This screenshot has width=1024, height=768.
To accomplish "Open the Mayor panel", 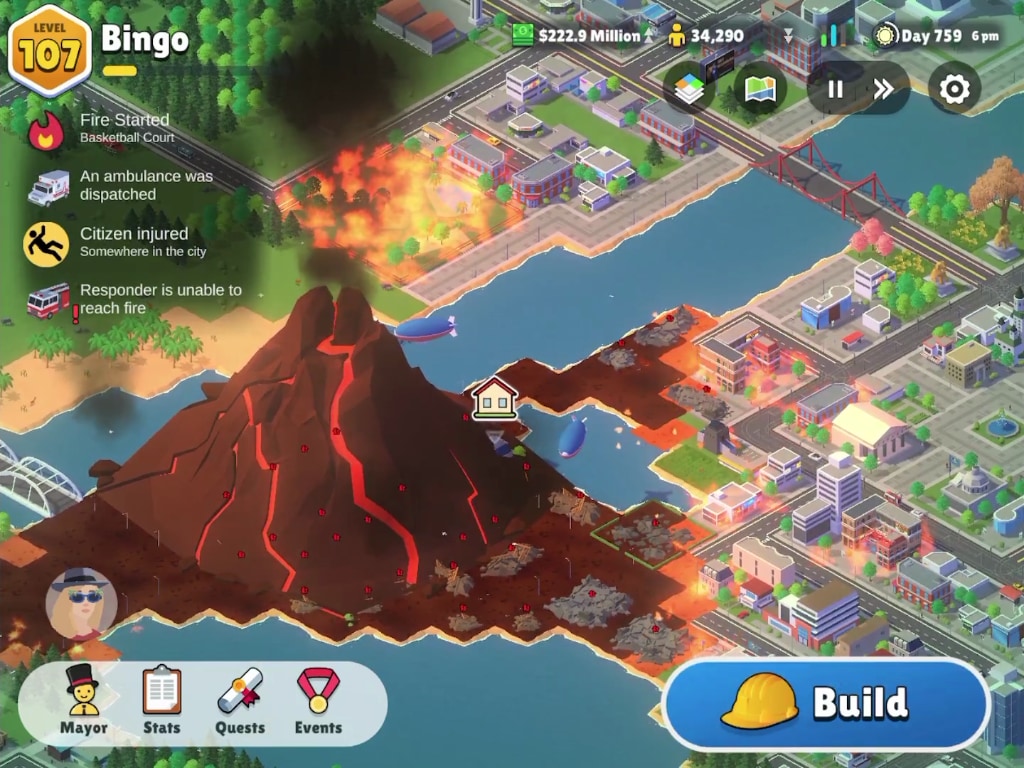I will click(x=84, y=701).
